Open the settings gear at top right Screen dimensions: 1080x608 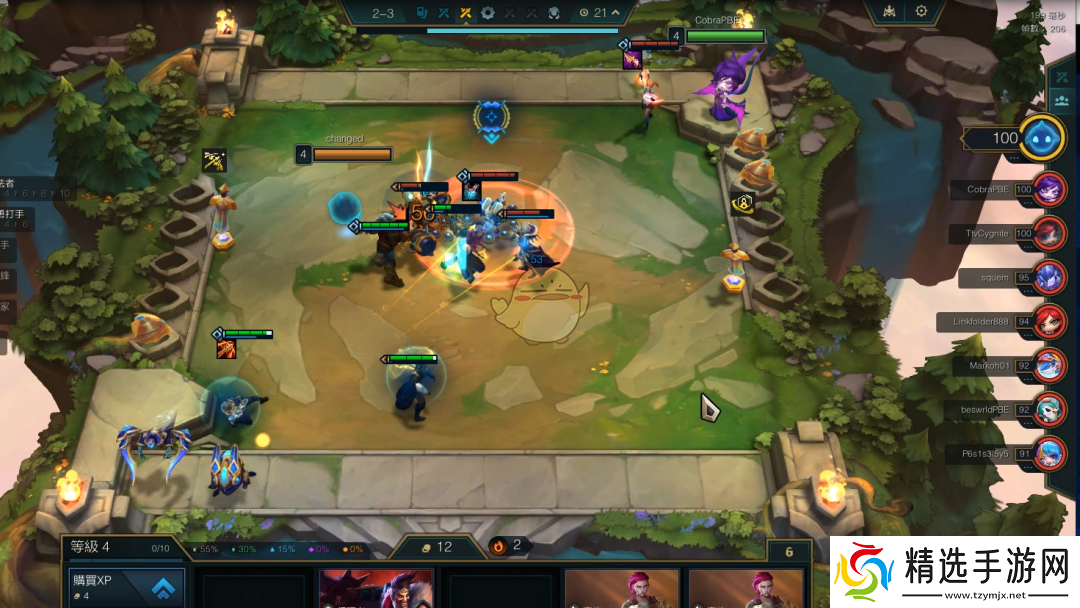pyautogui.click(x=921, y=12)
